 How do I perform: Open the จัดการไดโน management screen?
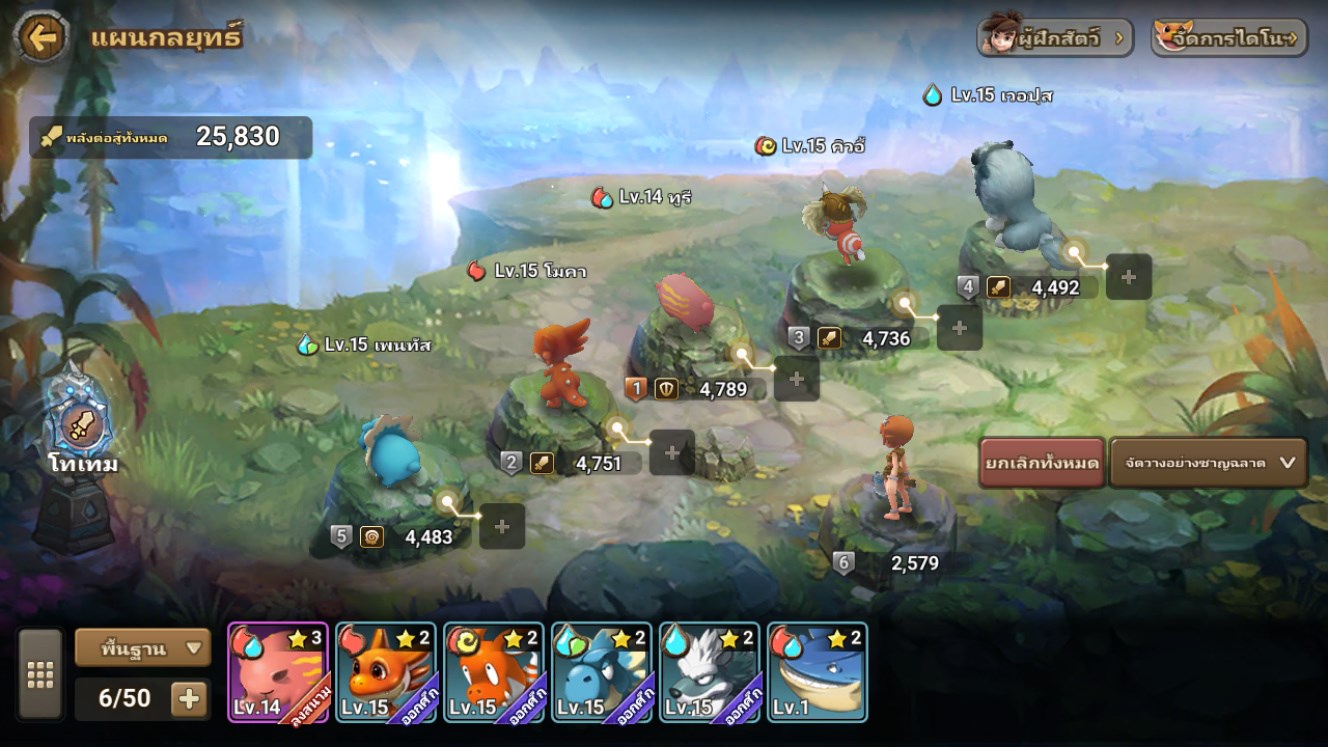pos(1230,39)
